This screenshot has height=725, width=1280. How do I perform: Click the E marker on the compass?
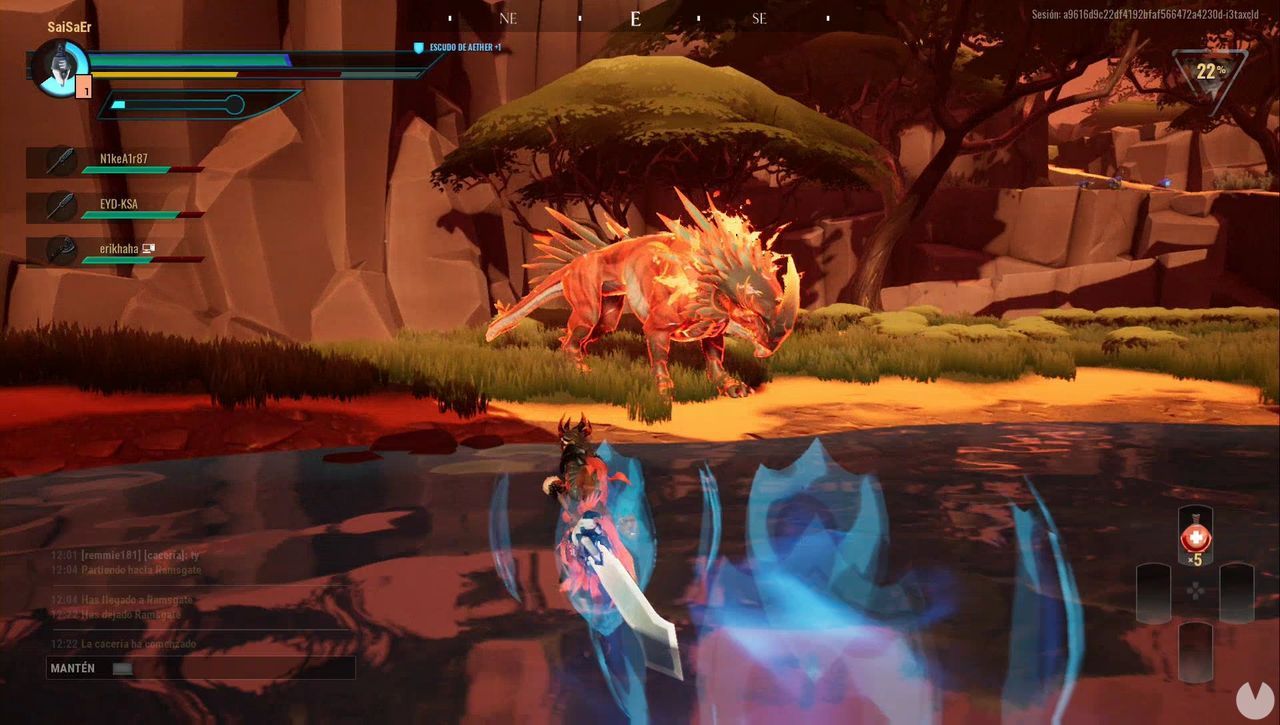[x=634, y=18]
